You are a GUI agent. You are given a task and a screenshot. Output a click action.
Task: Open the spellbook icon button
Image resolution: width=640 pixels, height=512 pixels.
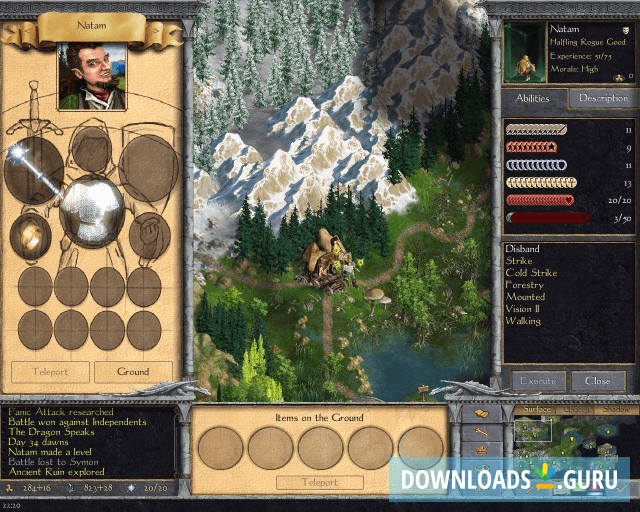[x=481, y=413]
